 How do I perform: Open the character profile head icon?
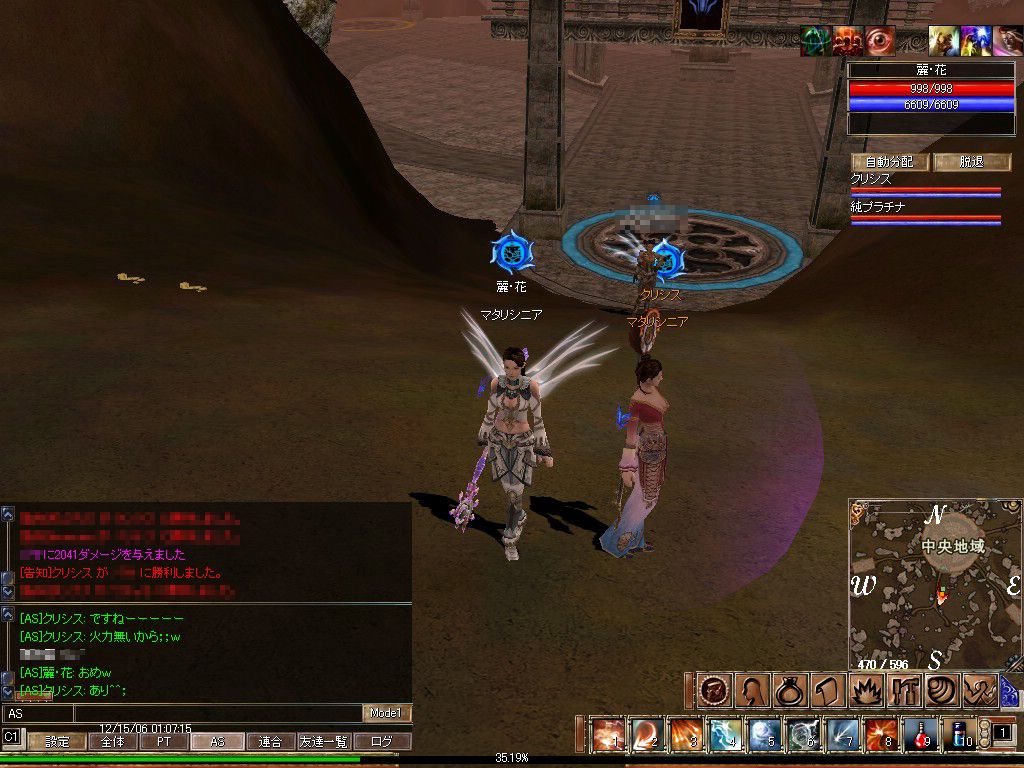751,690
